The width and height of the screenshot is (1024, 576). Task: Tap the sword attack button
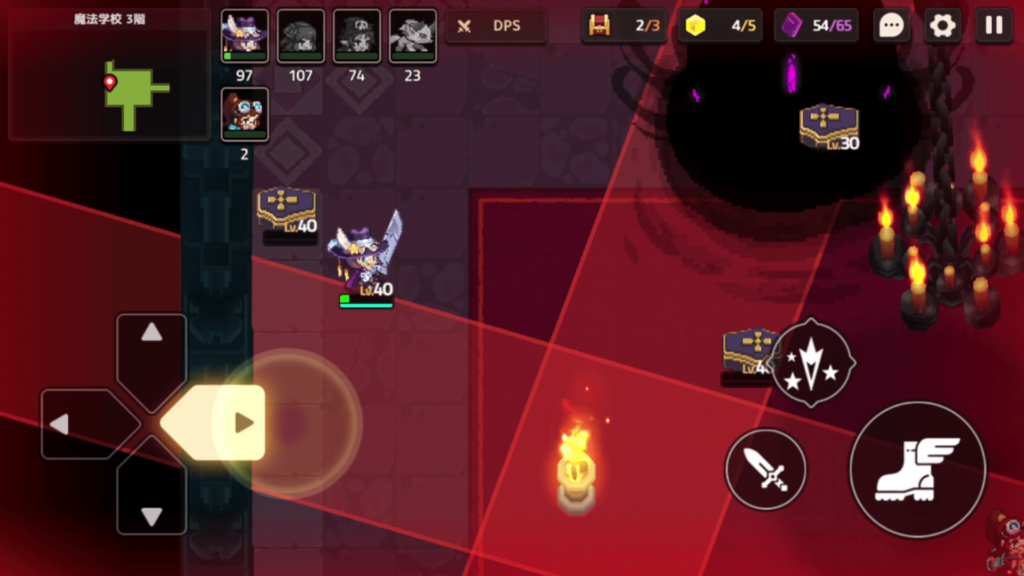pyautogui.click(x=766, y=469)
